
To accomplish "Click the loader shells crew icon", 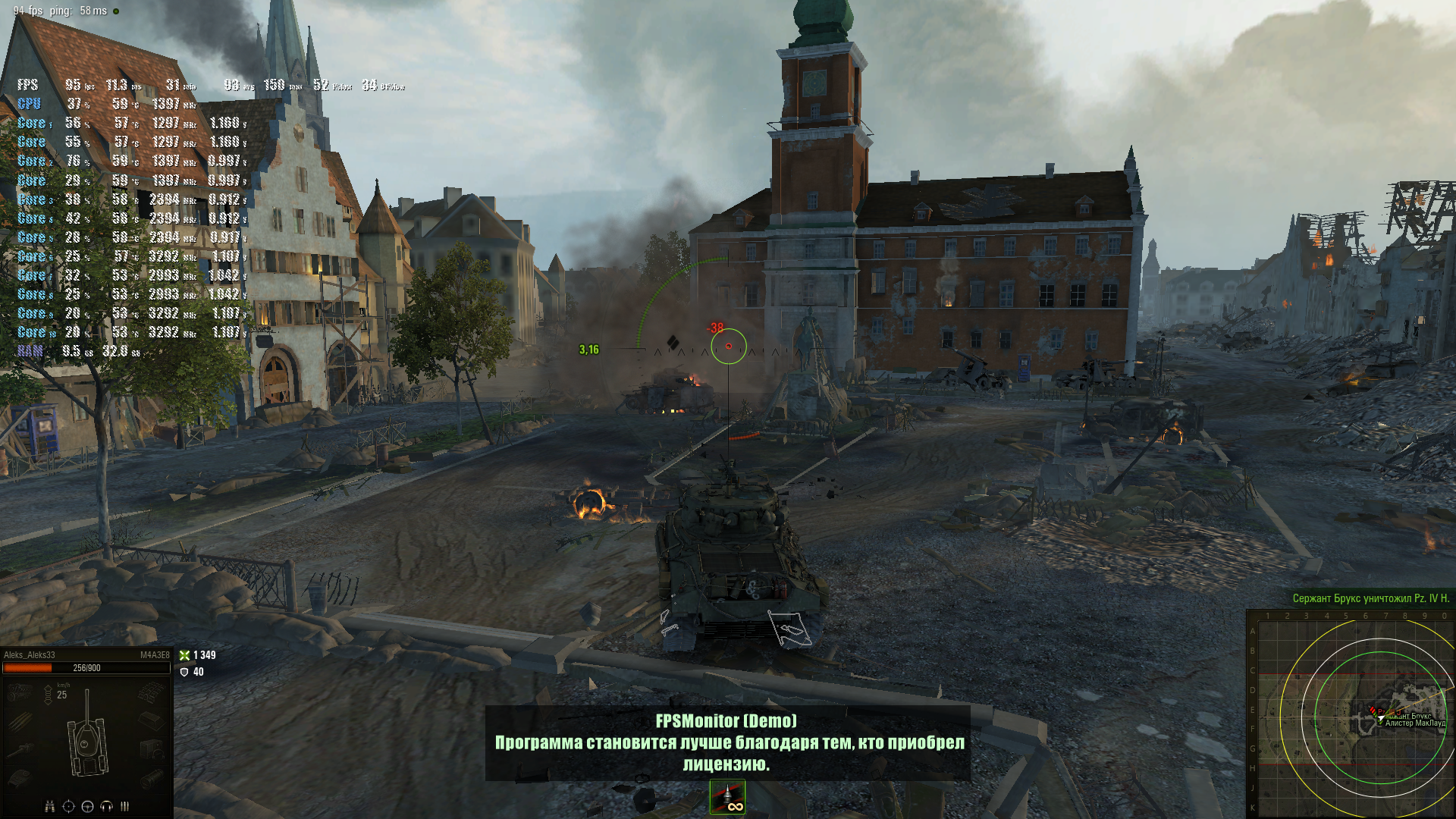I will point(124,806).
